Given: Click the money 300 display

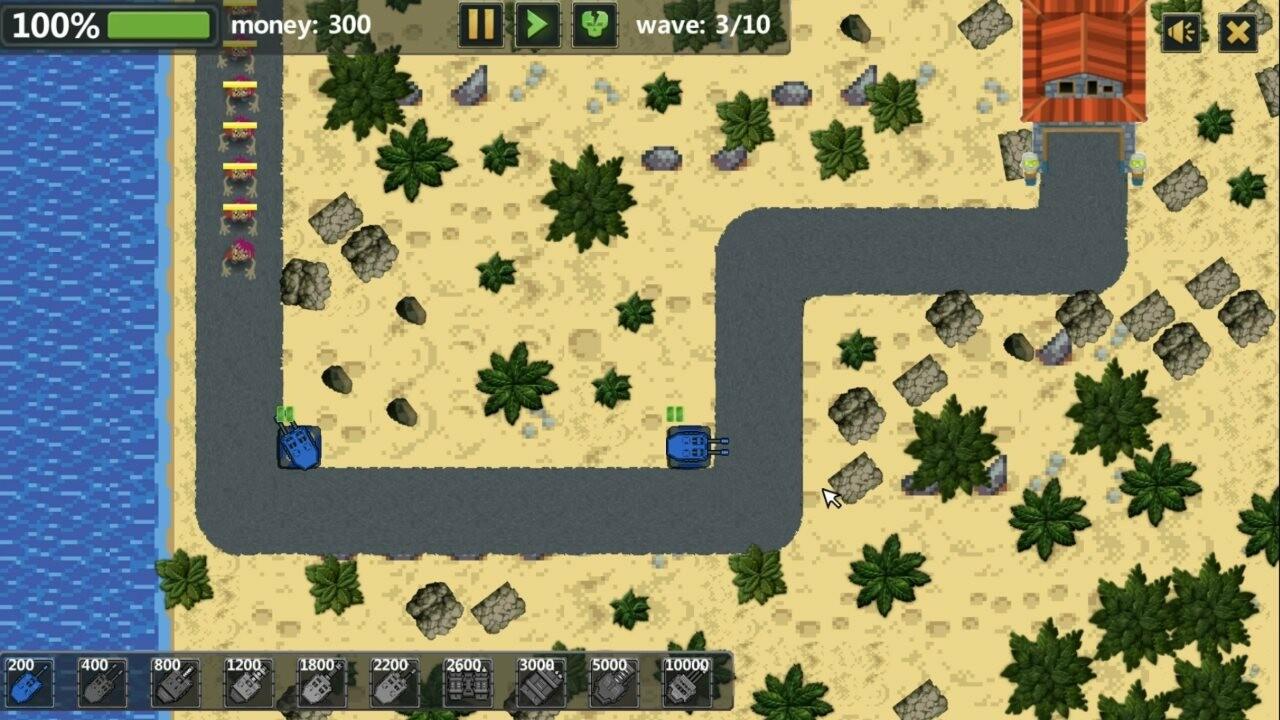Looking at the screenshot, I should point(299,27).
